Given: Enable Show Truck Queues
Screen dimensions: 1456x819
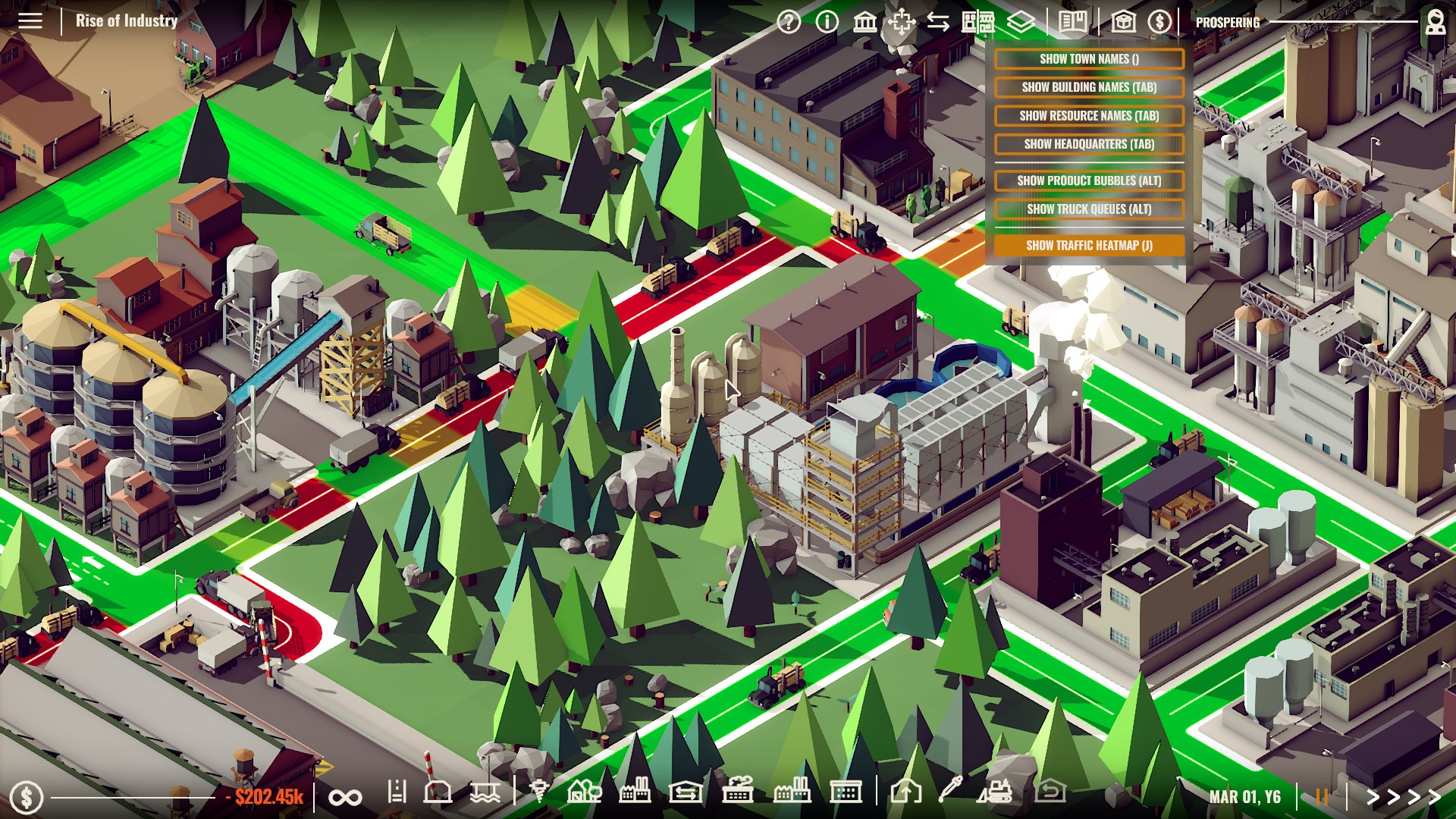Looking at the screenshot, I should 1088,208.
